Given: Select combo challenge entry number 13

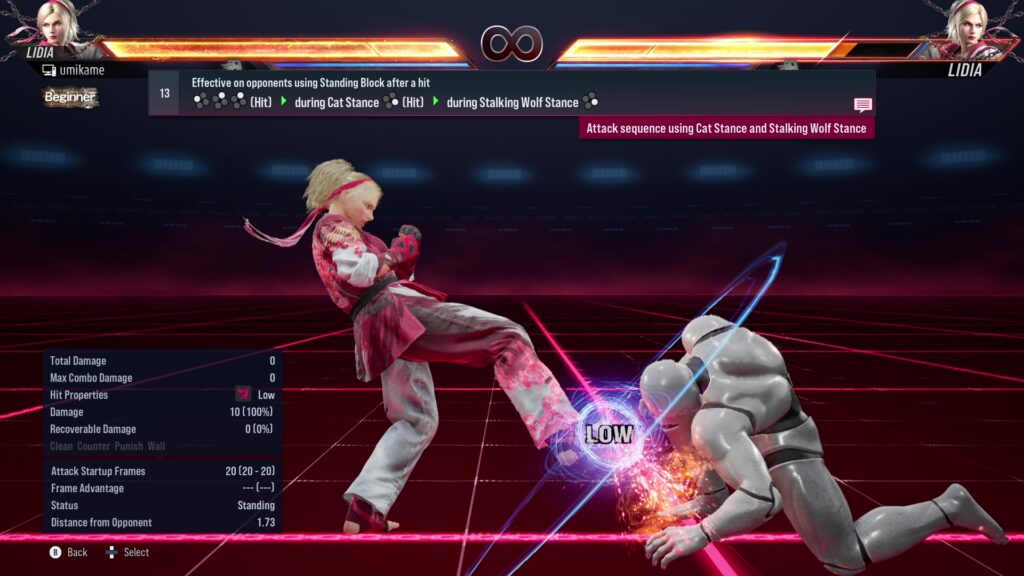Looking at the screenshot, I should pyautogui.click(x=164, y=93).
